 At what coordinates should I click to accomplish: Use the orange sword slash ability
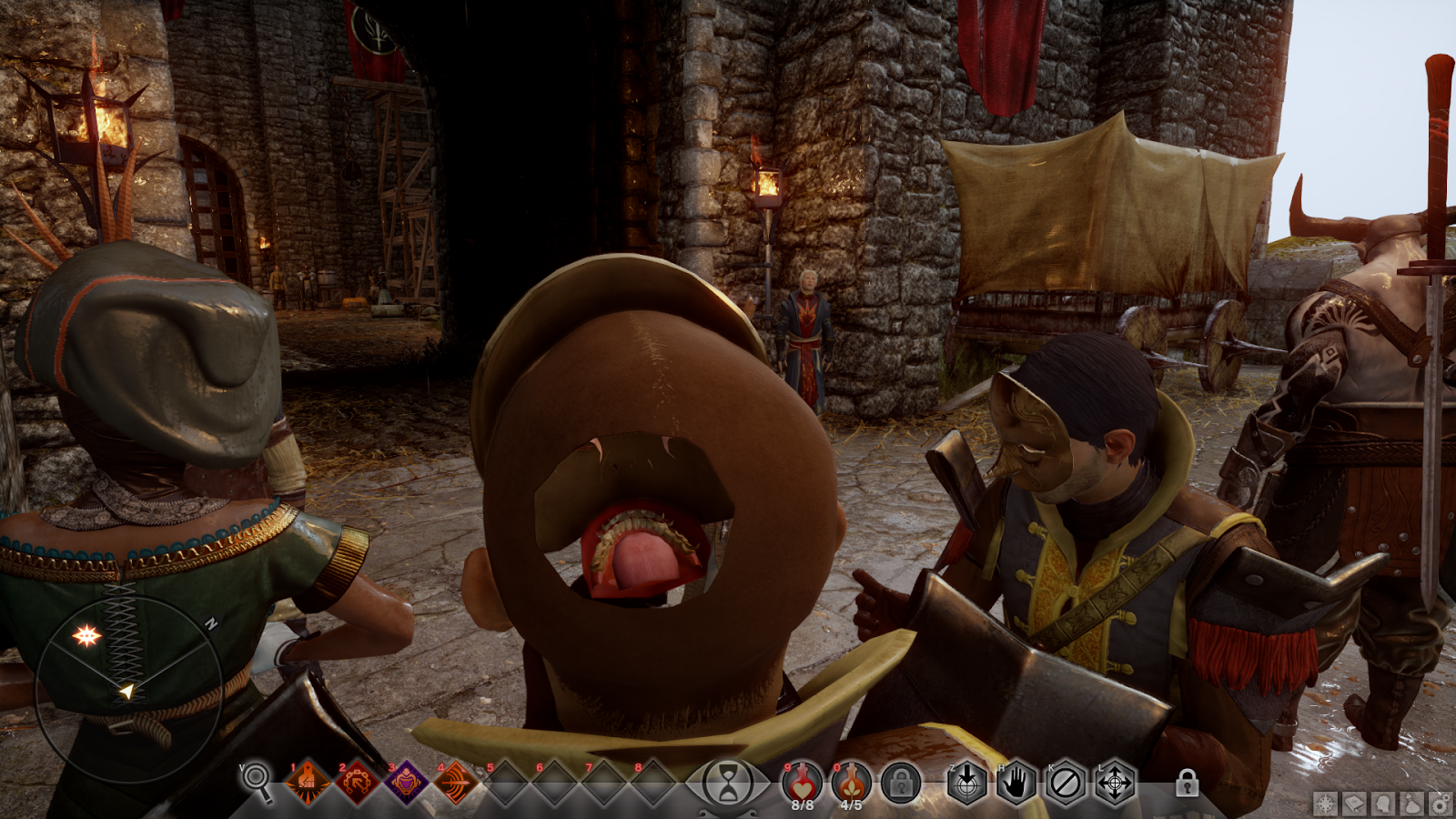pos(455,782)
